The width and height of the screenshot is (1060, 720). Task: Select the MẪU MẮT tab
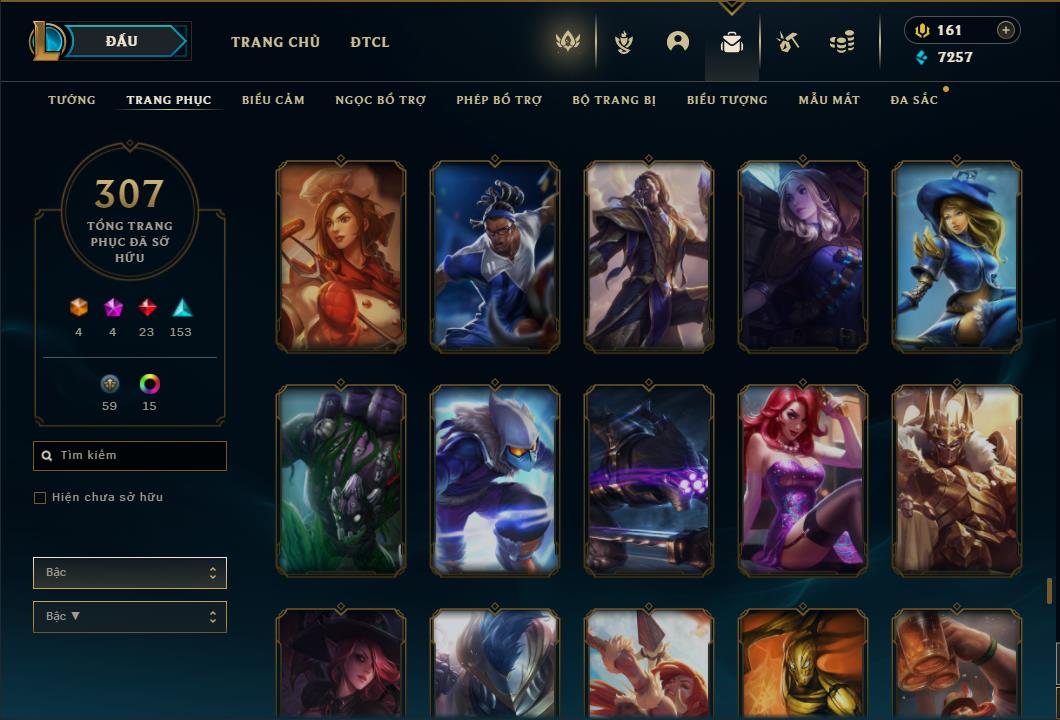(829, 100)
